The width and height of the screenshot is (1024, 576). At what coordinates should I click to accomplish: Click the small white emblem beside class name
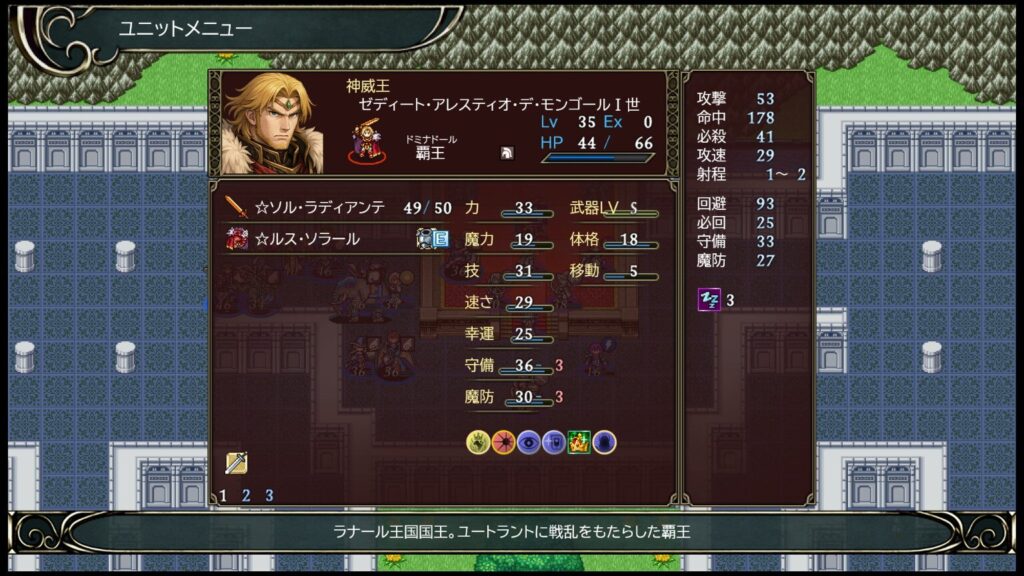pyautogui.click(x=507, y=154)
